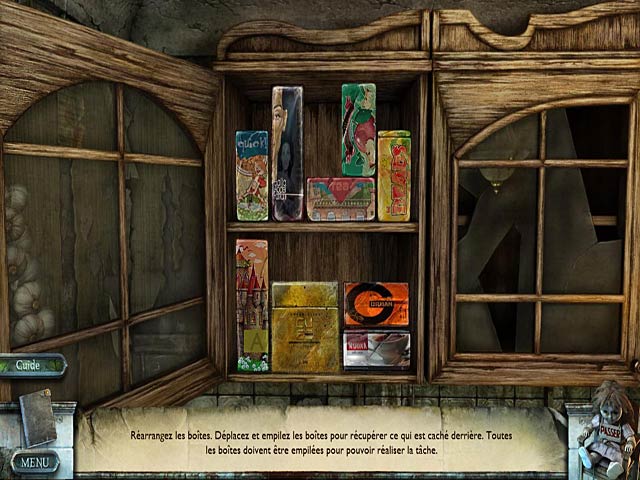640x480 pixels.
Task: Choose the yellow box with red lettering
Action: pos(394,176)
